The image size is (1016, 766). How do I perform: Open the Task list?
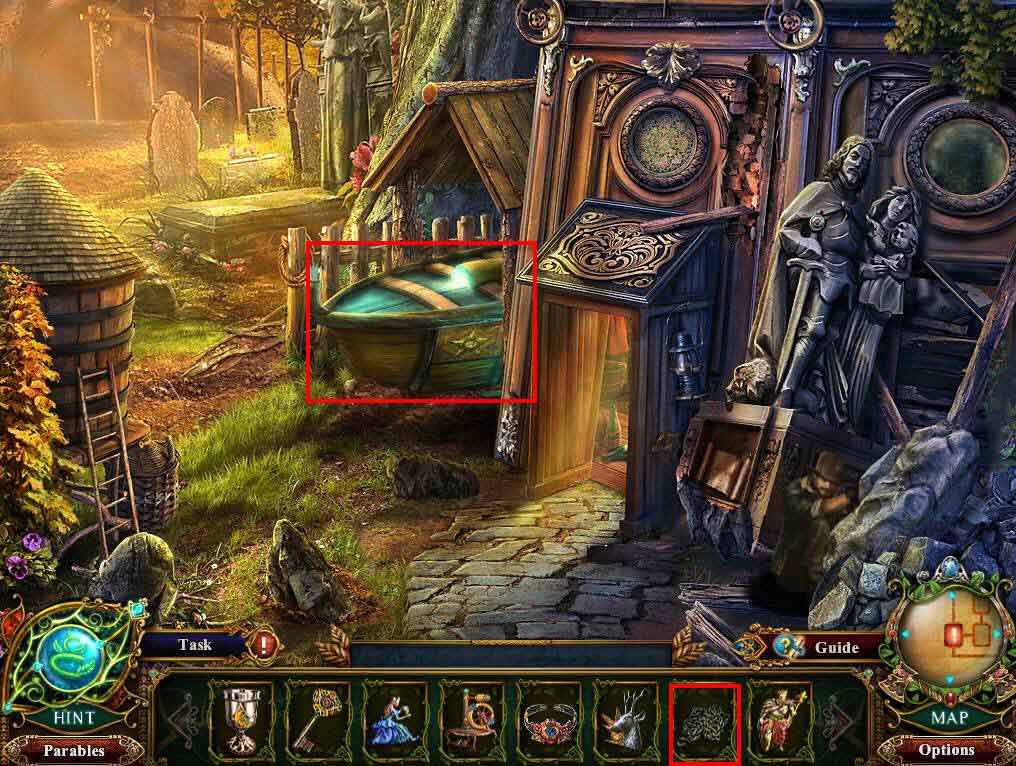[195, 645]
